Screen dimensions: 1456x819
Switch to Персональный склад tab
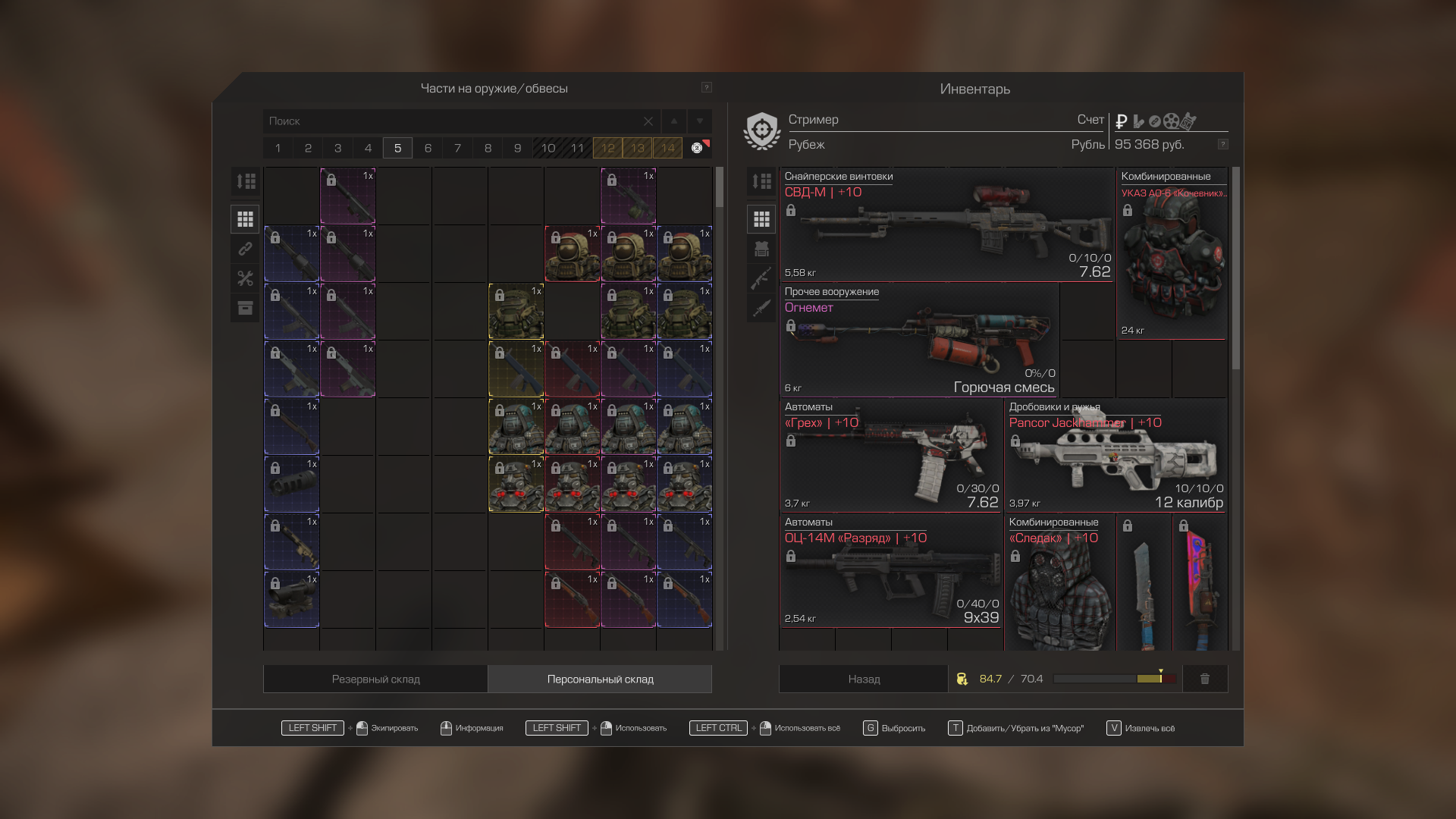coord(600,679)
